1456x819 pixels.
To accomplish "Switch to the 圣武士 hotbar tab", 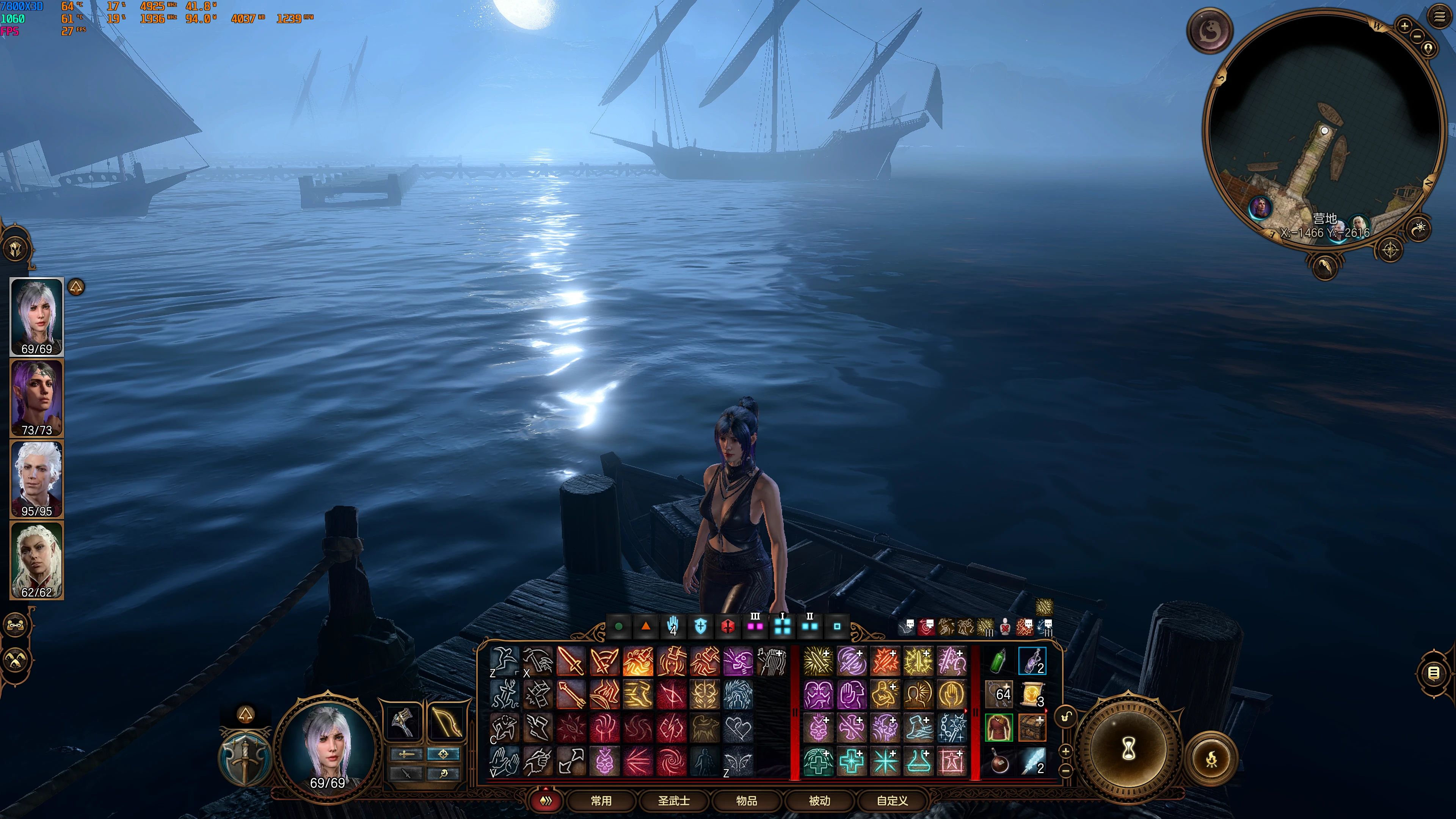I will pos(674,801).
